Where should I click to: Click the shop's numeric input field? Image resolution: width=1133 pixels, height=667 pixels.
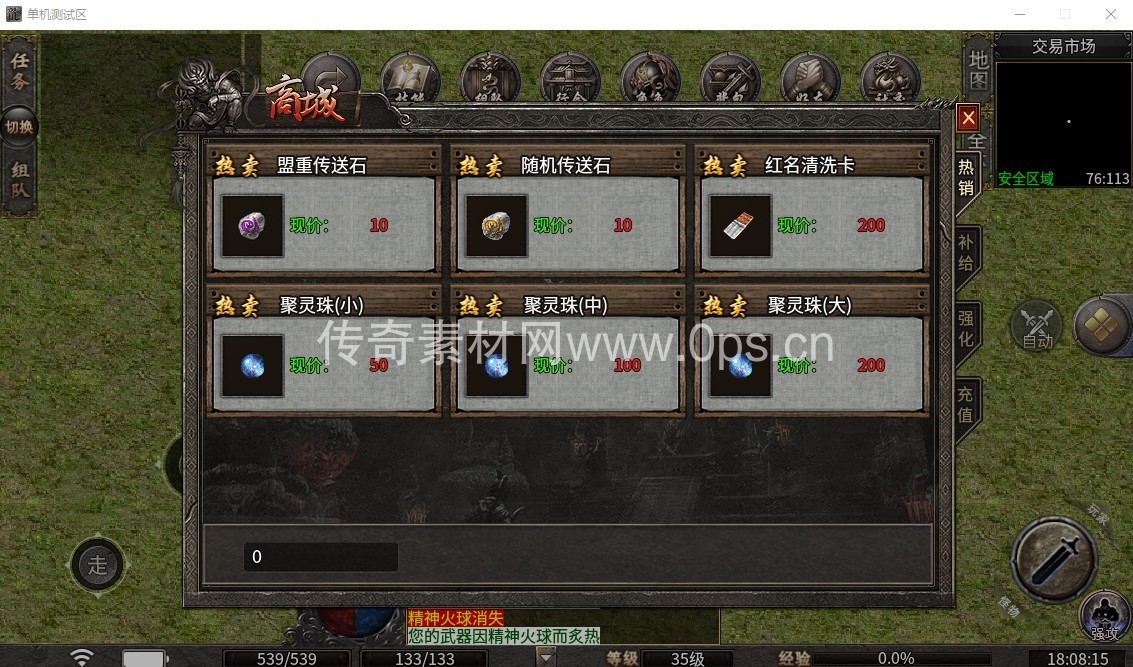tap(320, 557)
